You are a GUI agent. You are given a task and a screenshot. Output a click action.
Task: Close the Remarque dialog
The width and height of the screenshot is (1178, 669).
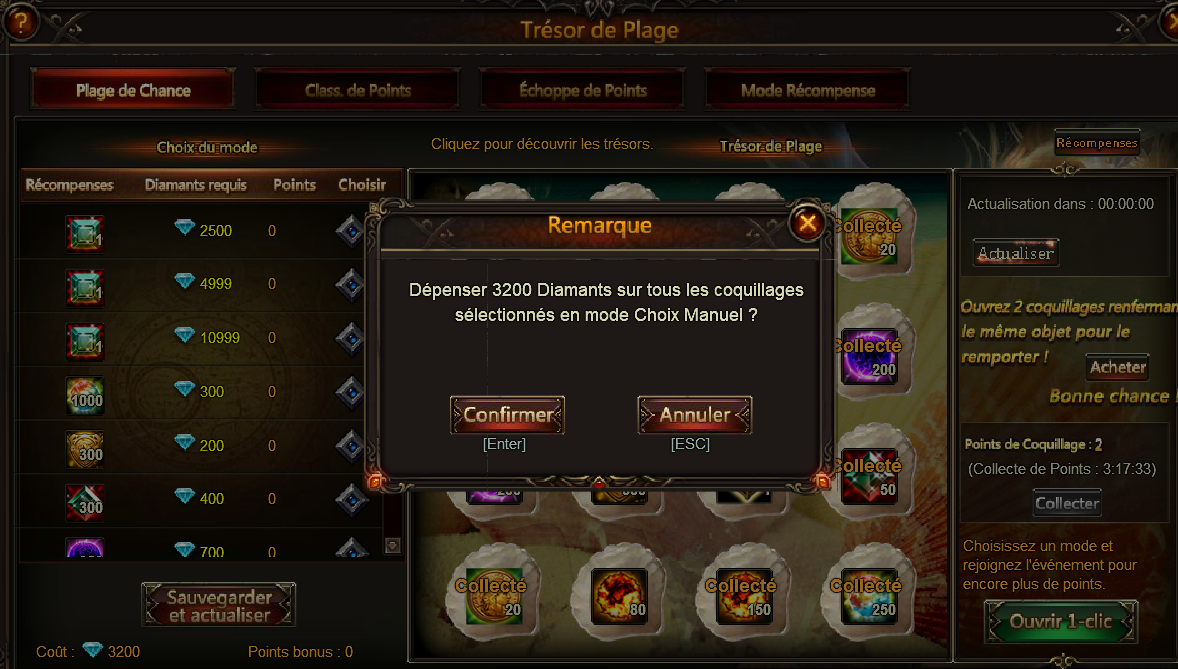(x=807, y=224)
